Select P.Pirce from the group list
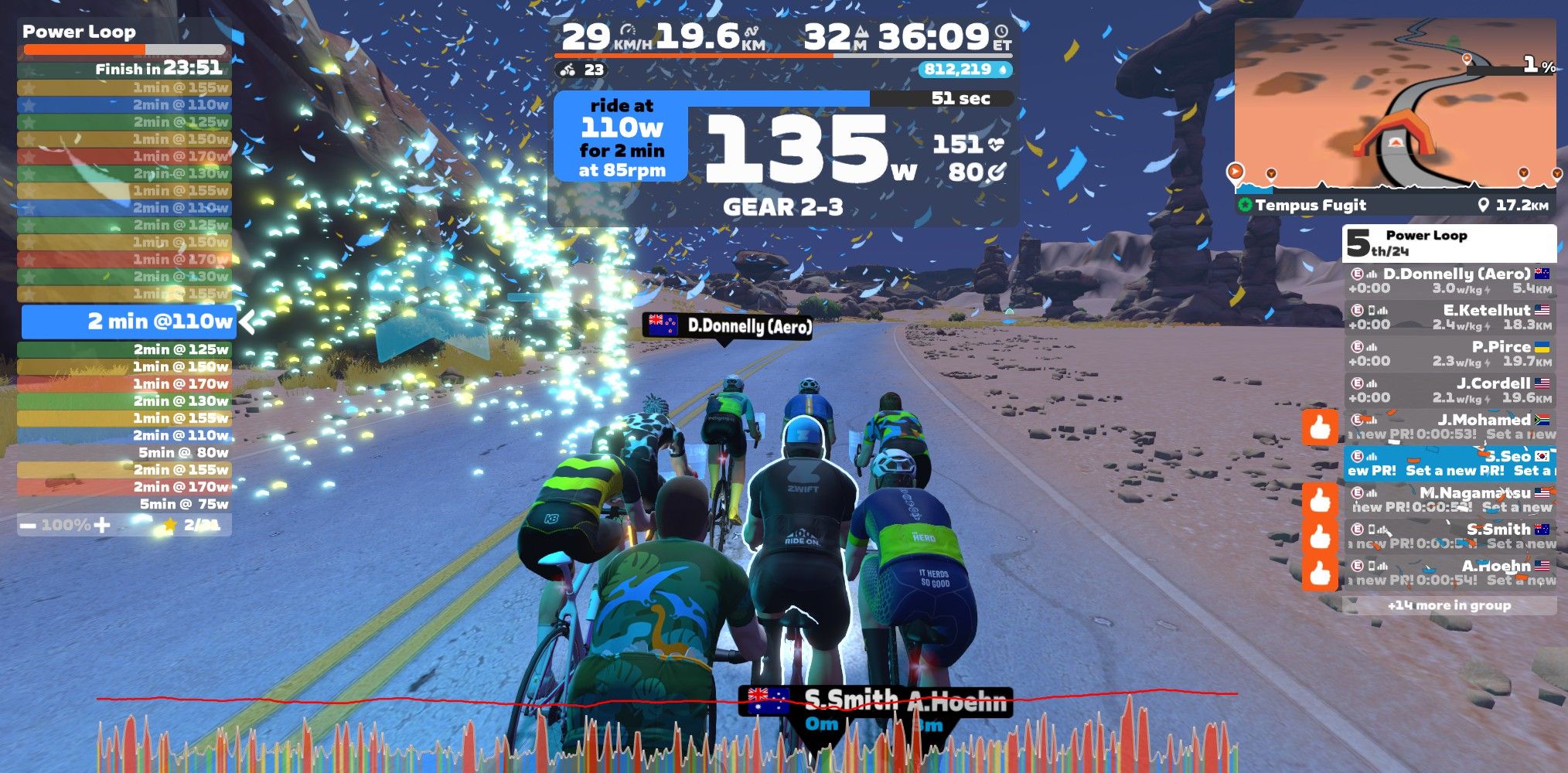This screenshot has height=773, width=1568. (x=1449, y=353)
